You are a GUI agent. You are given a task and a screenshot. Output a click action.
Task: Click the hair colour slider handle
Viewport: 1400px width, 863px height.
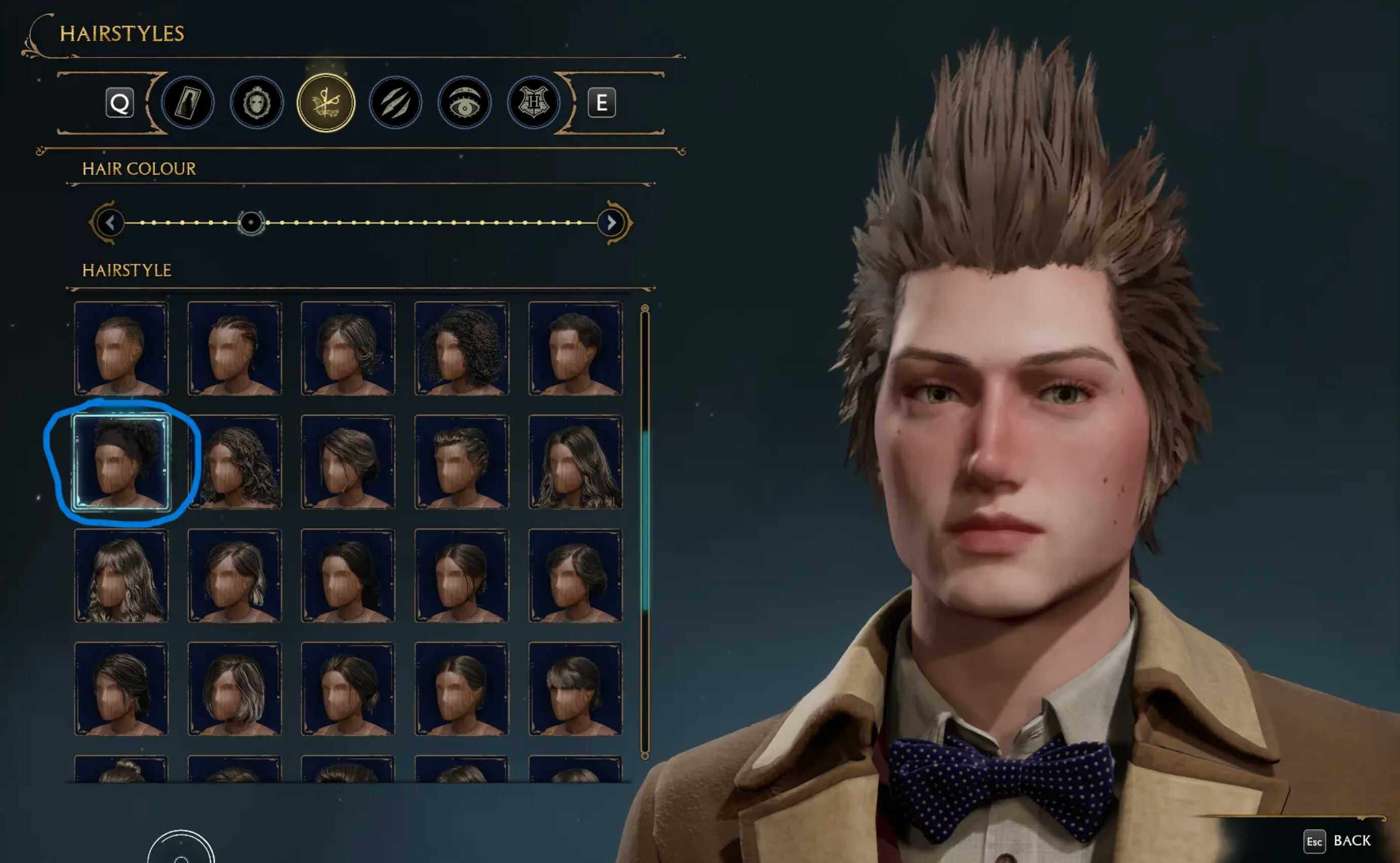251,223
